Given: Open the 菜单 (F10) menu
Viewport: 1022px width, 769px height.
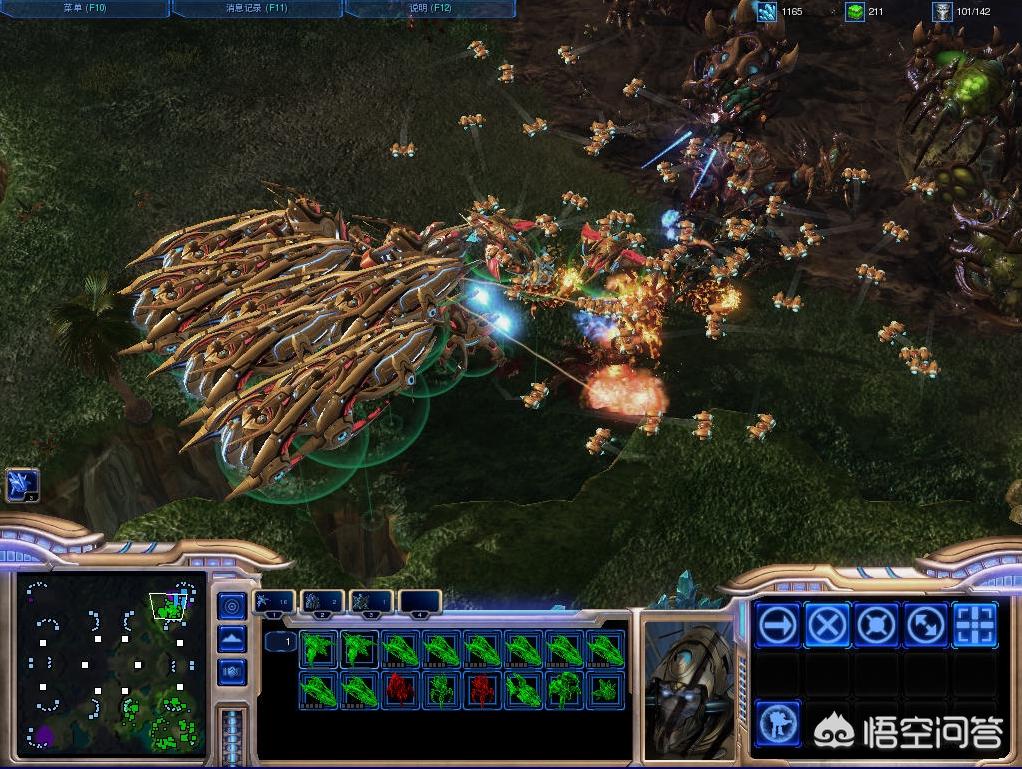Looking at the screenshot, I should tap(85, 8).
